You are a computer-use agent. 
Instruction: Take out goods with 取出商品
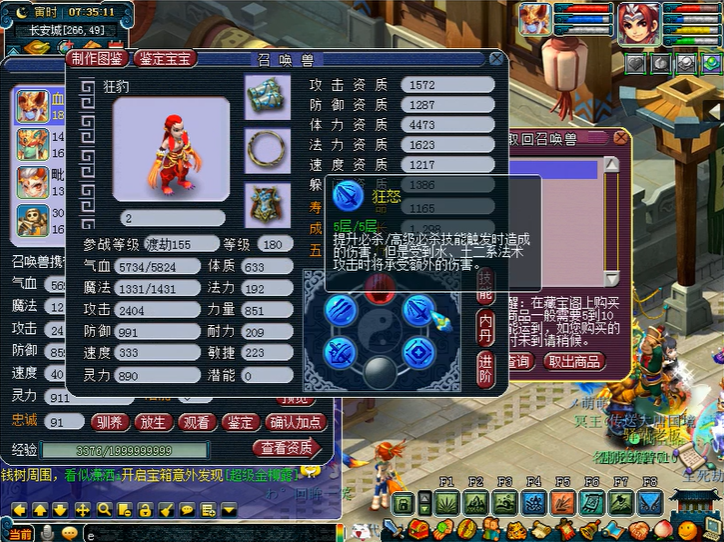[x=575, y=361]
